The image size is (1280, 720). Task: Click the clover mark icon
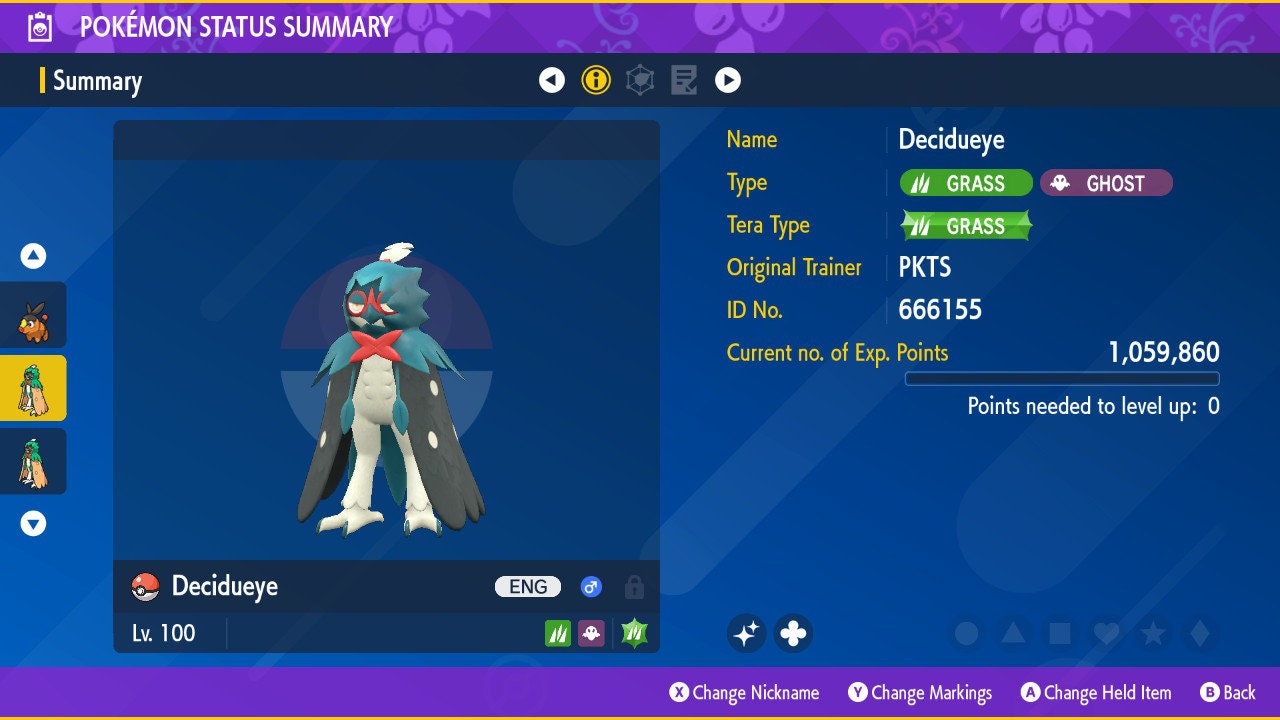pyautogui.click(x=793, y=633)
